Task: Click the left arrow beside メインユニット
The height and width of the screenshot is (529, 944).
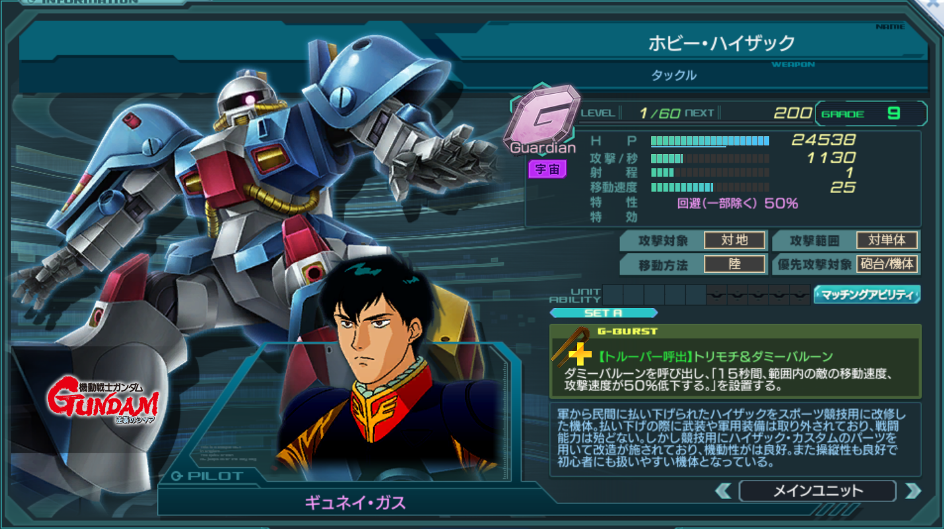Action: 723,491
